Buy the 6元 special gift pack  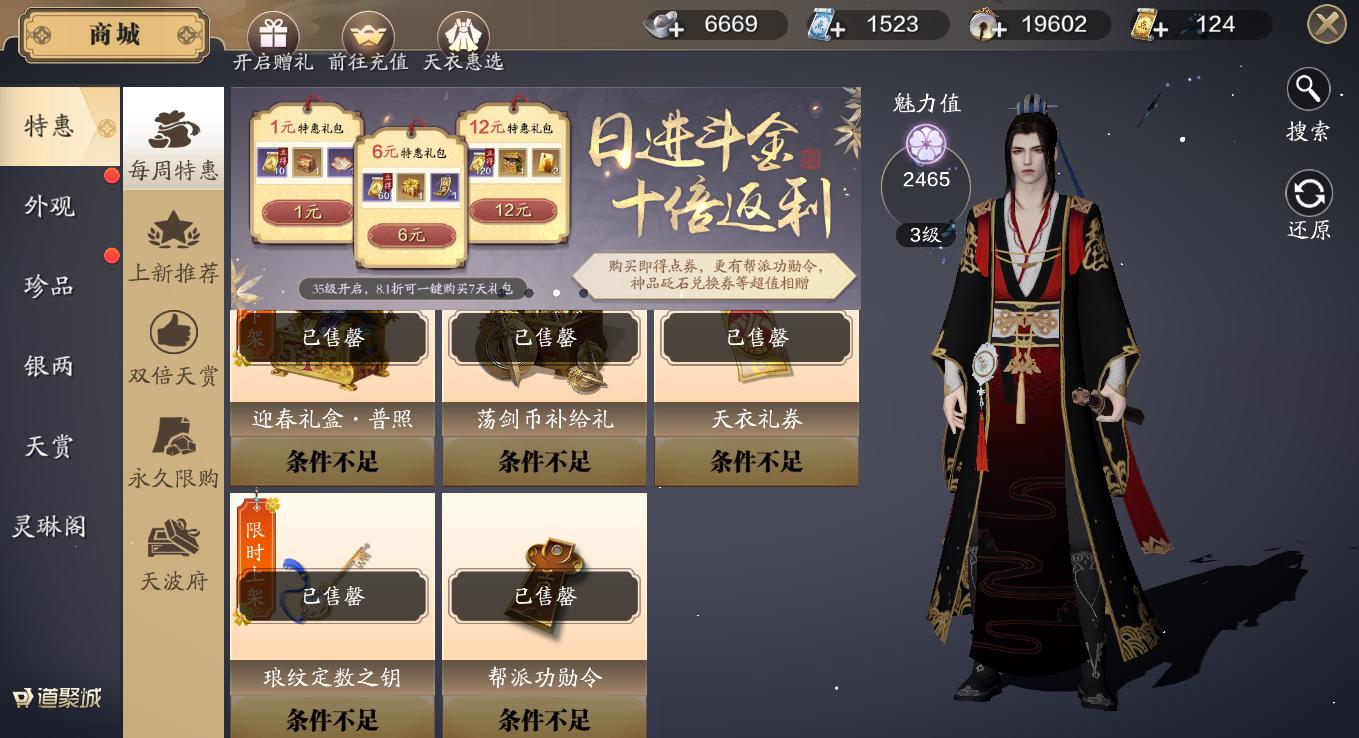point(412,233)
